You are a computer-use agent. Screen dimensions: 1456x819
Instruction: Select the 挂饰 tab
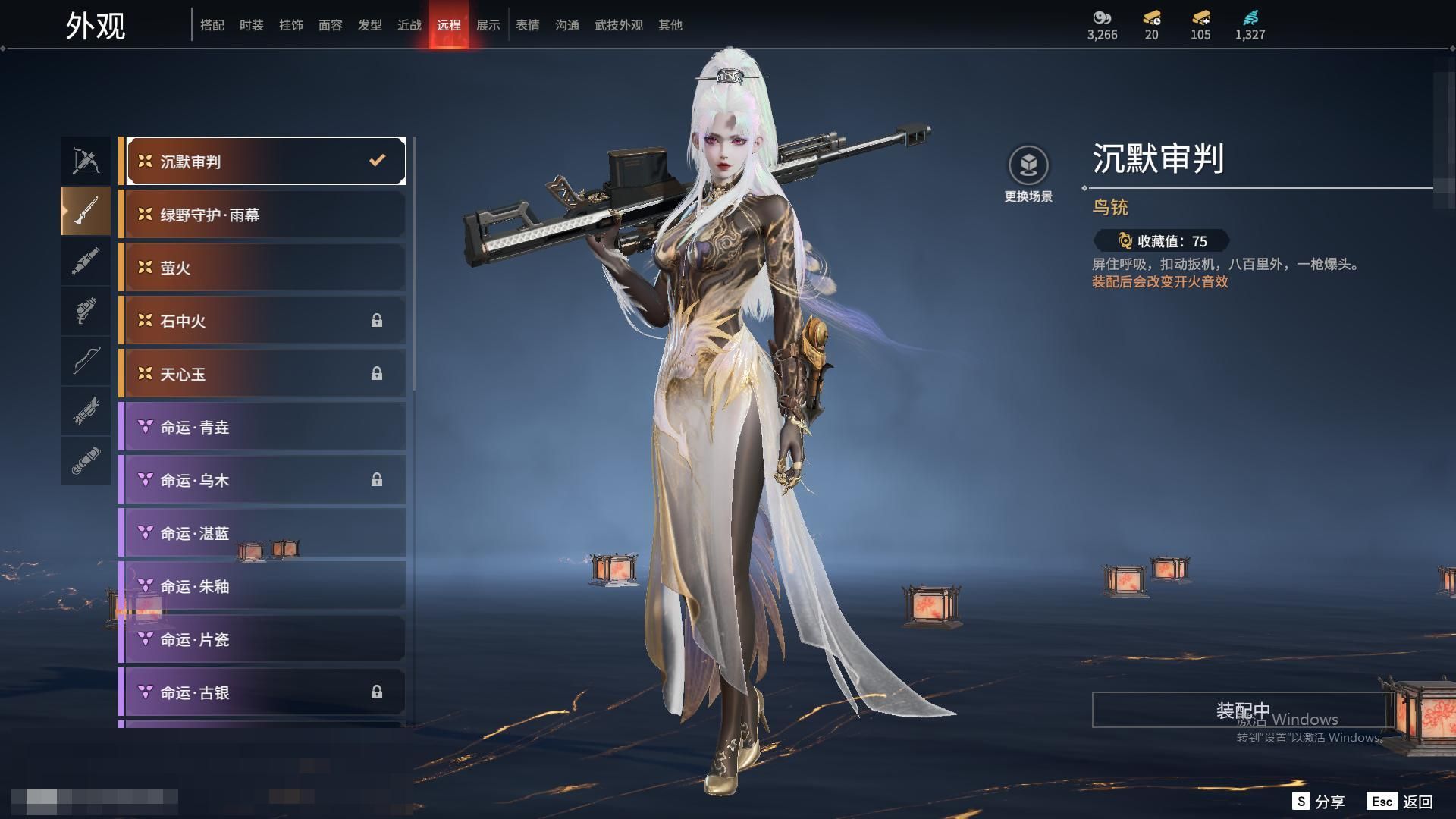point(290,25)
